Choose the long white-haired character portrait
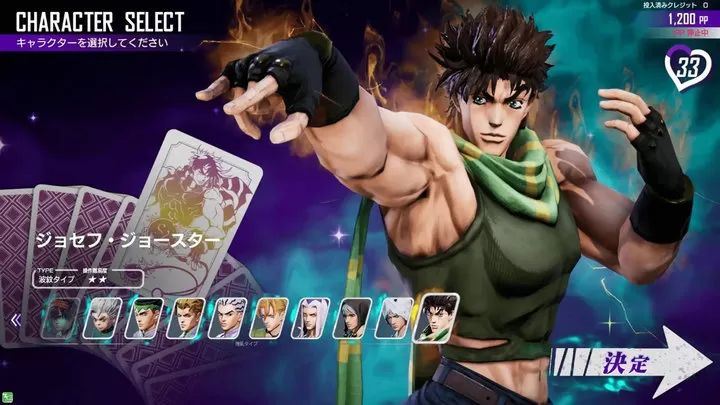This screenshot has height=405, width=720. 310,320
